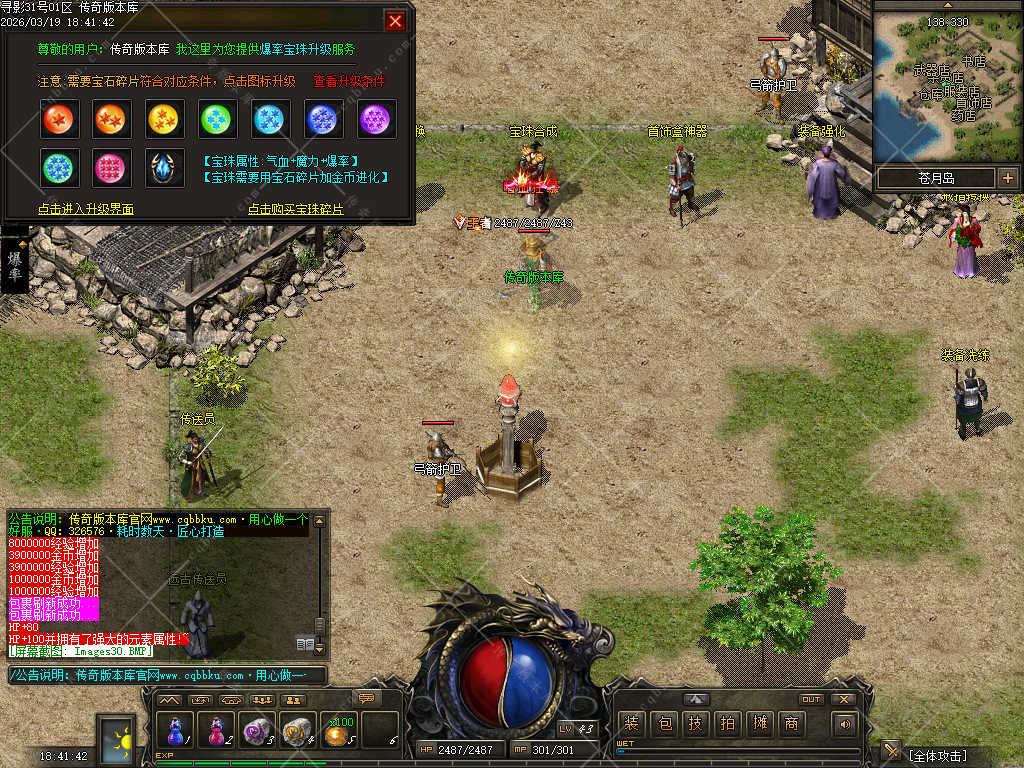
Task: Open the shop with 商 button
Action: pyautogui.click(x=792, y=723)
